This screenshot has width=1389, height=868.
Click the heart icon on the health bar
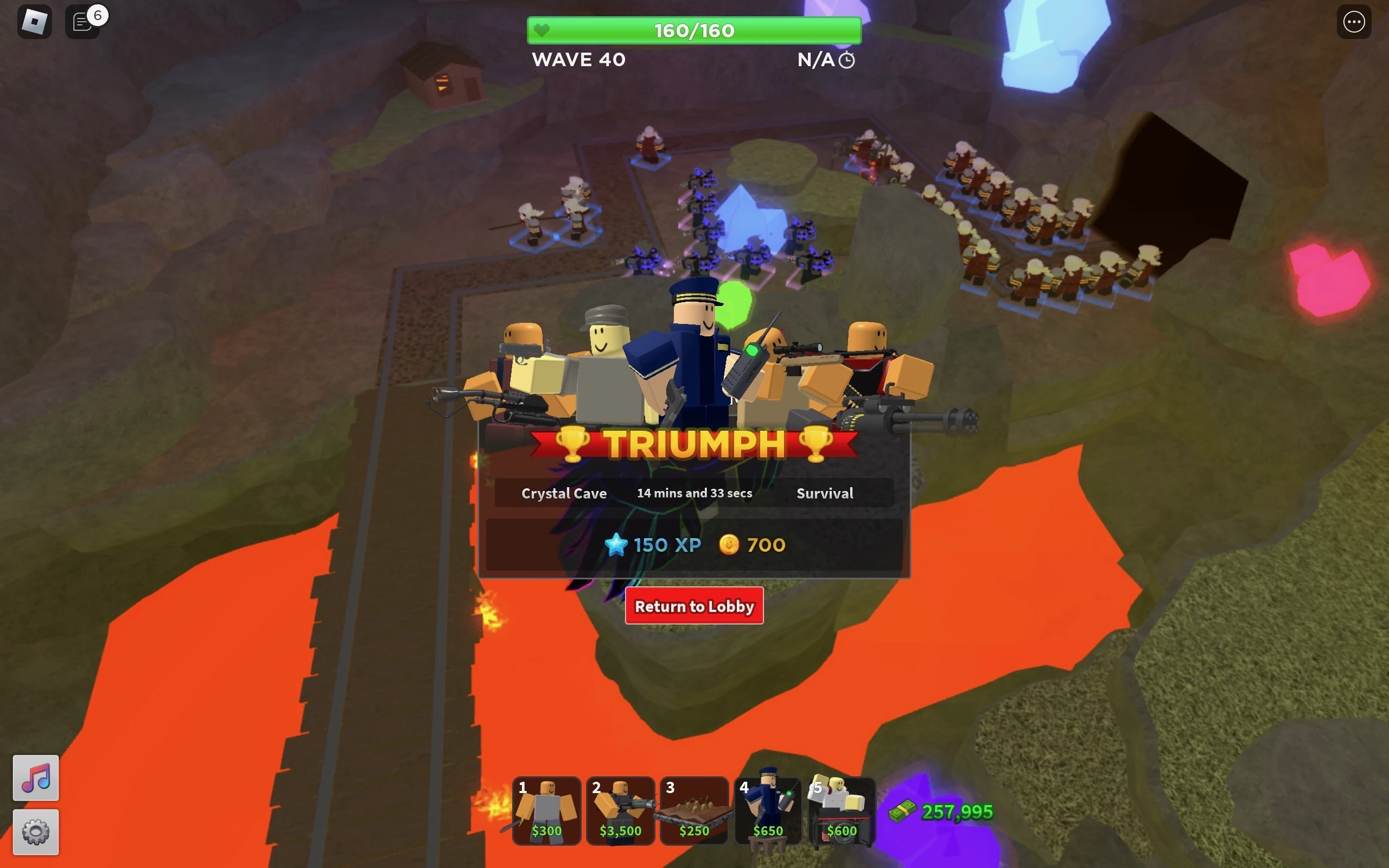pyautogui.click(x=542, y=30)
